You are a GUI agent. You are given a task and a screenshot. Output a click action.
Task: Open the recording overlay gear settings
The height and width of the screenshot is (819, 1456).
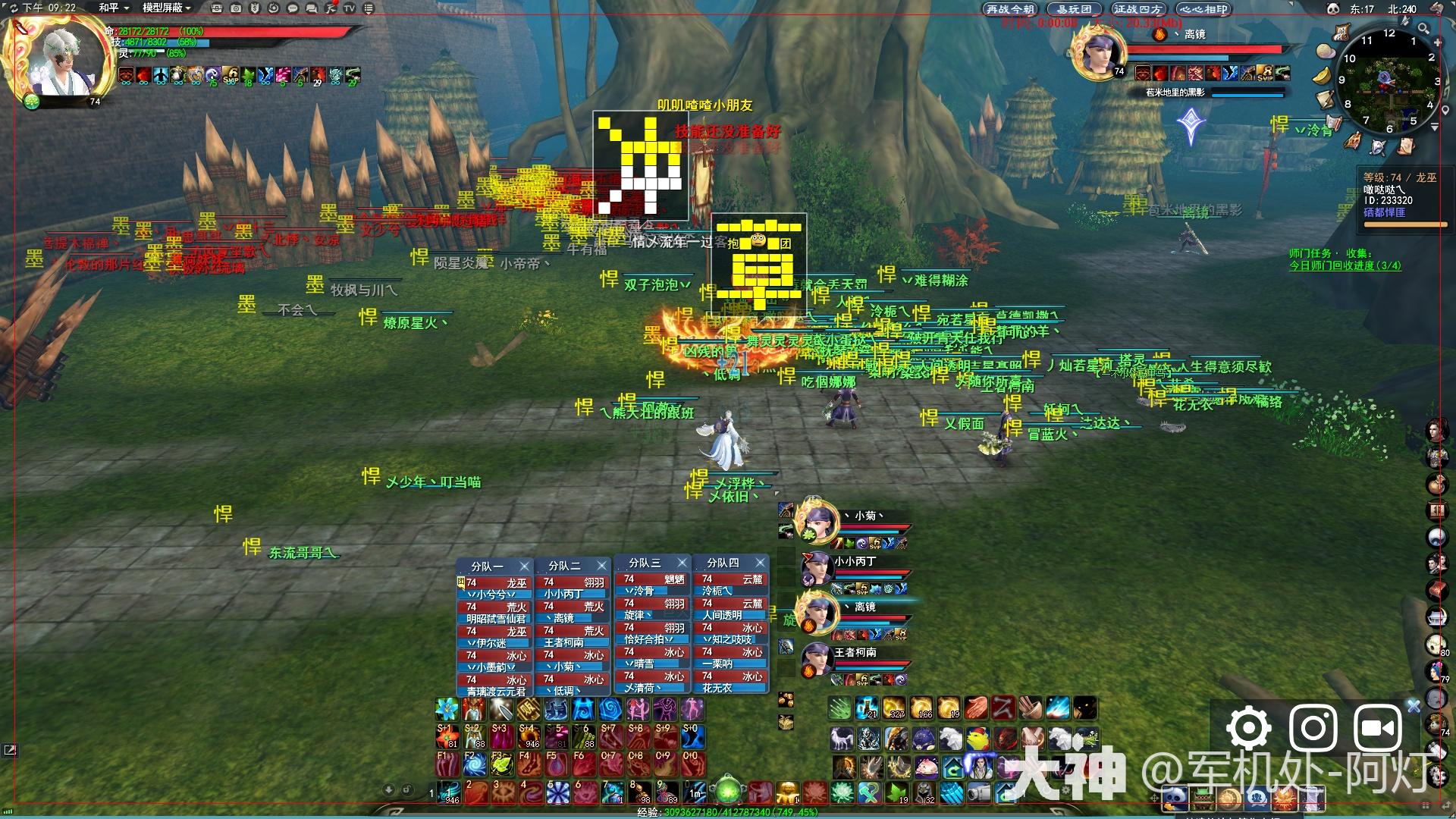1248,729
